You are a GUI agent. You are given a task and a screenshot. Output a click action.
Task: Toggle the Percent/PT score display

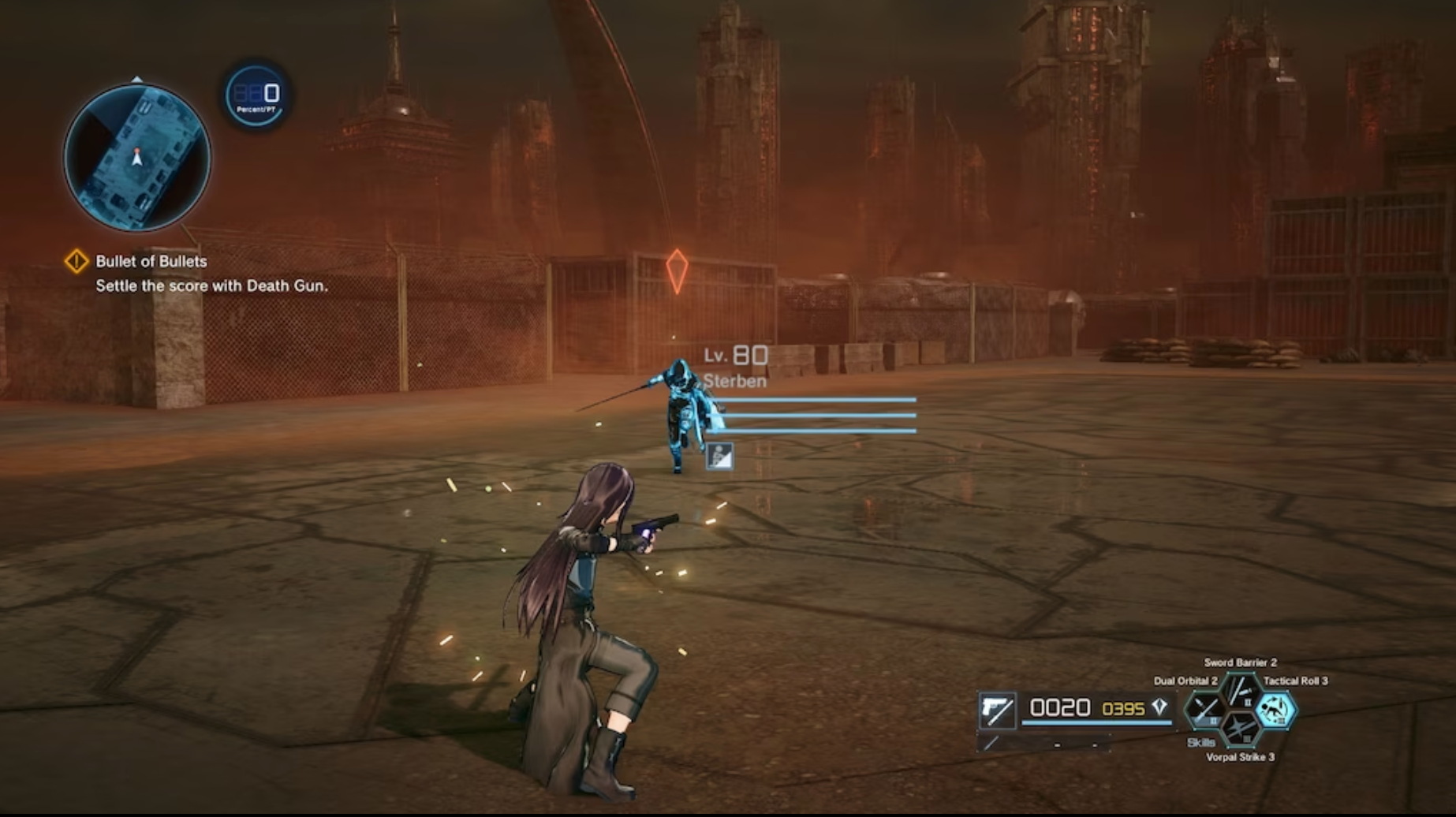tap(254, 95)
